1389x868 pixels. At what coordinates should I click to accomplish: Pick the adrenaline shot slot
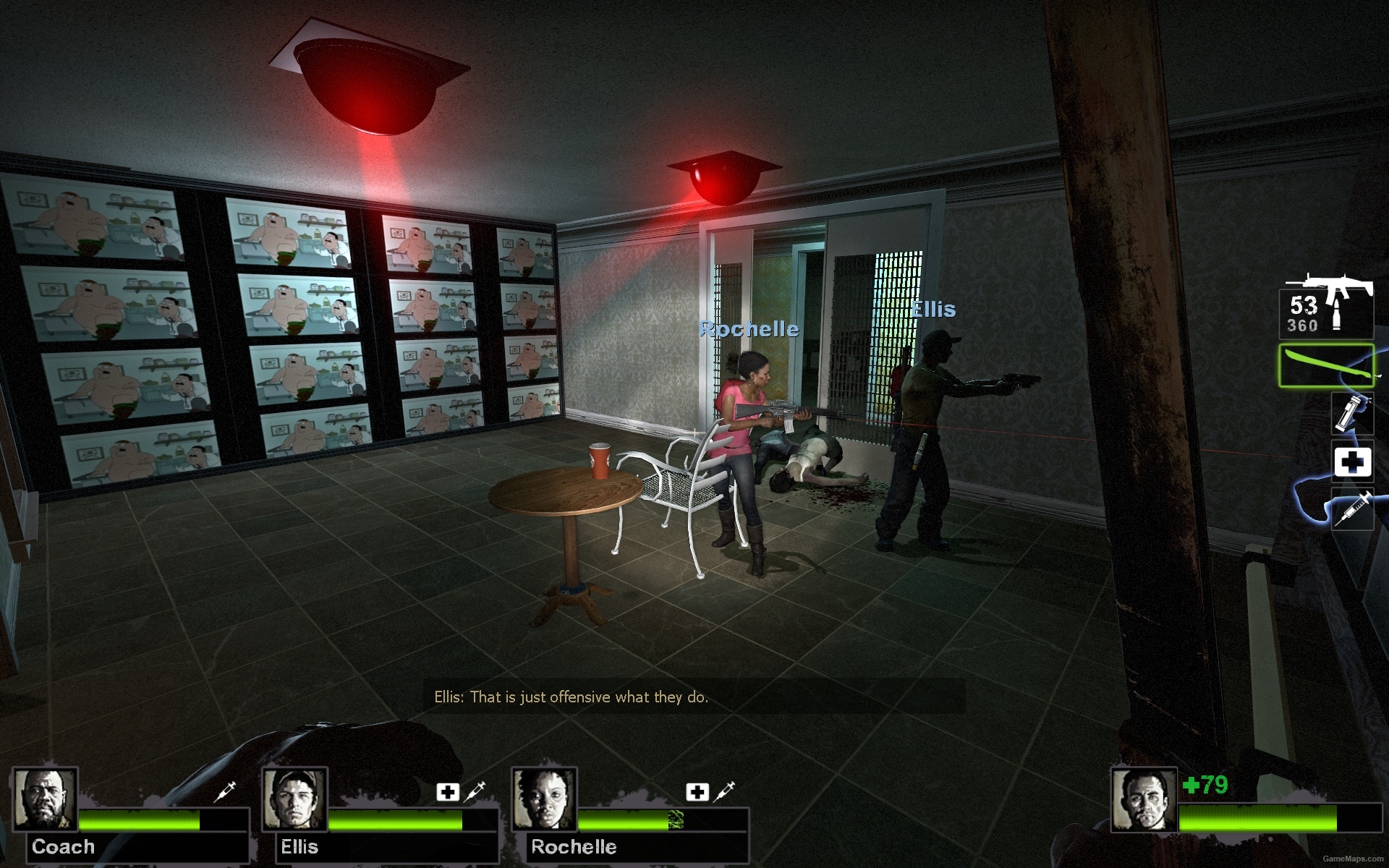click(x=1352, y=509)
